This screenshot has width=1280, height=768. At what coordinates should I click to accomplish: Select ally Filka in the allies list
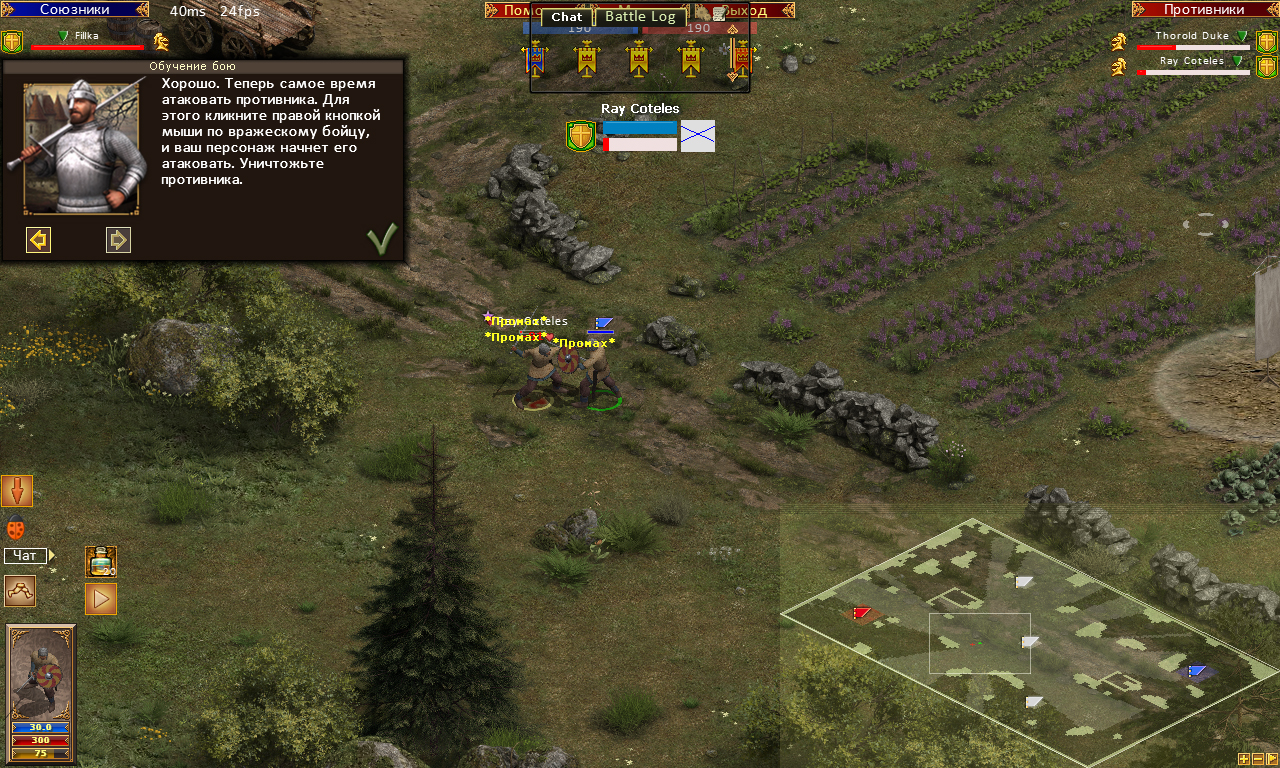86,36
